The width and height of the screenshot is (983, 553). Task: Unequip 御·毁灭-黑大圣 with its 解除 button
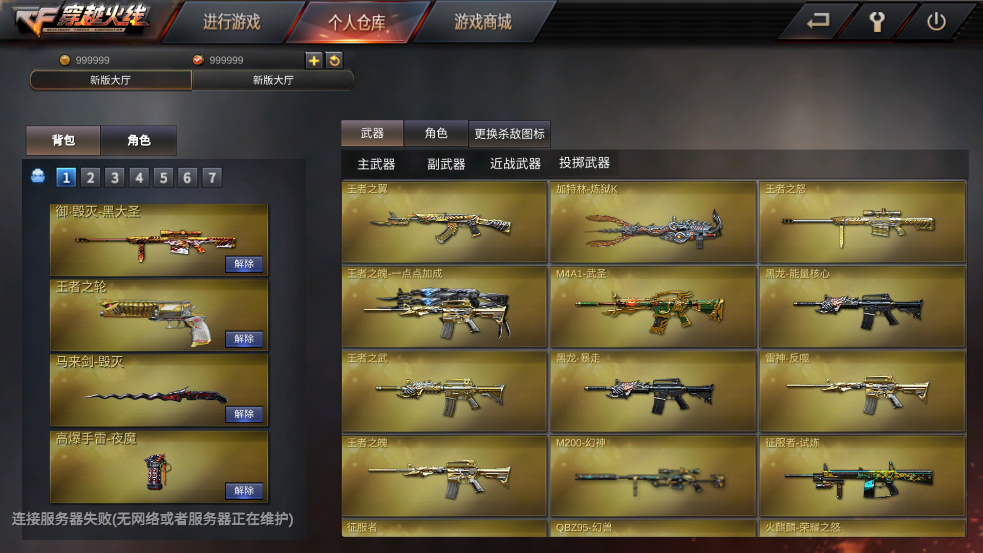coord(244,264)
